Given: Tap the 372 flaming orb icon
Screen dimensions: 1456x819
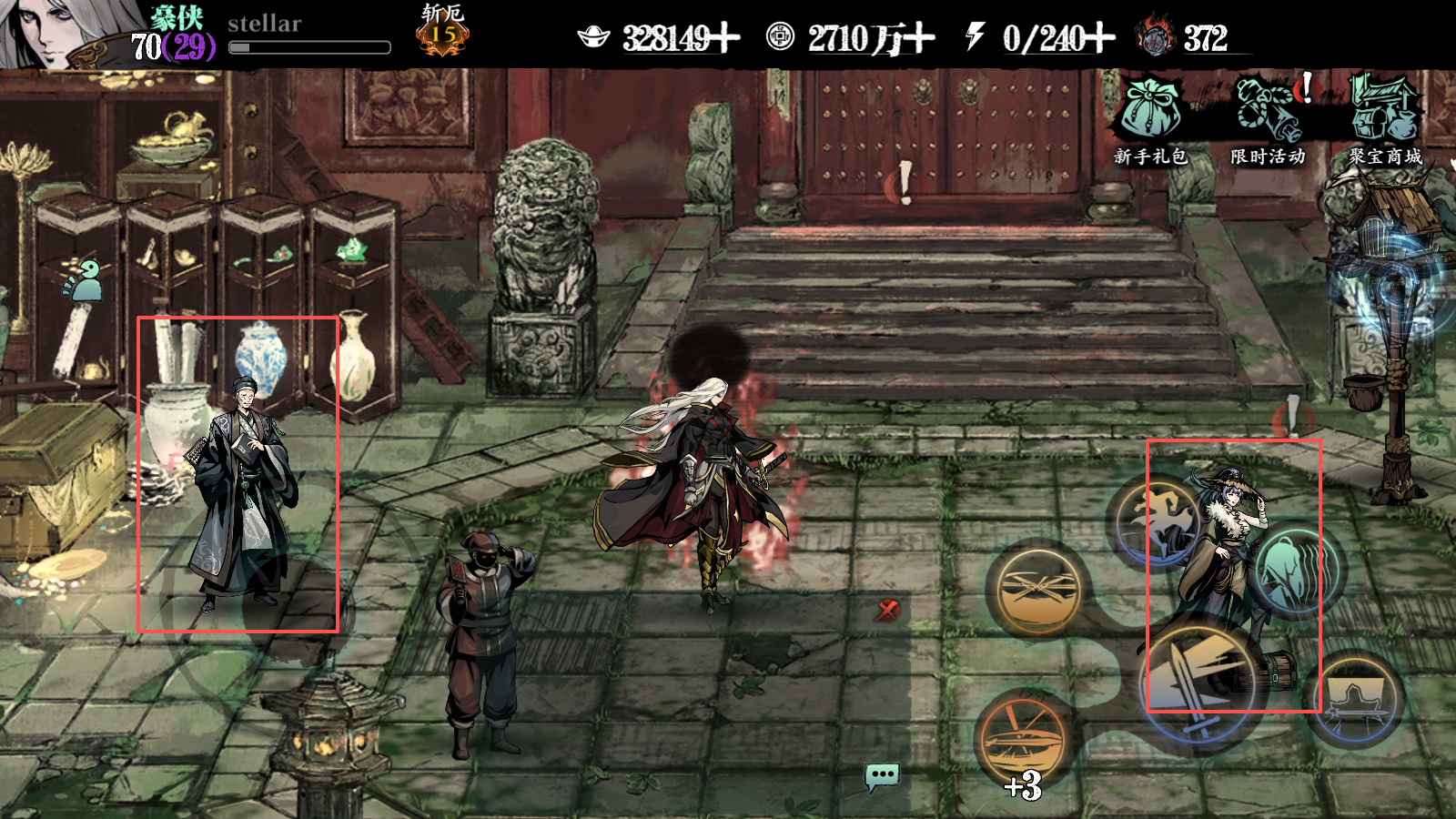Looking at the screenshot, I should pos(1156,38).
